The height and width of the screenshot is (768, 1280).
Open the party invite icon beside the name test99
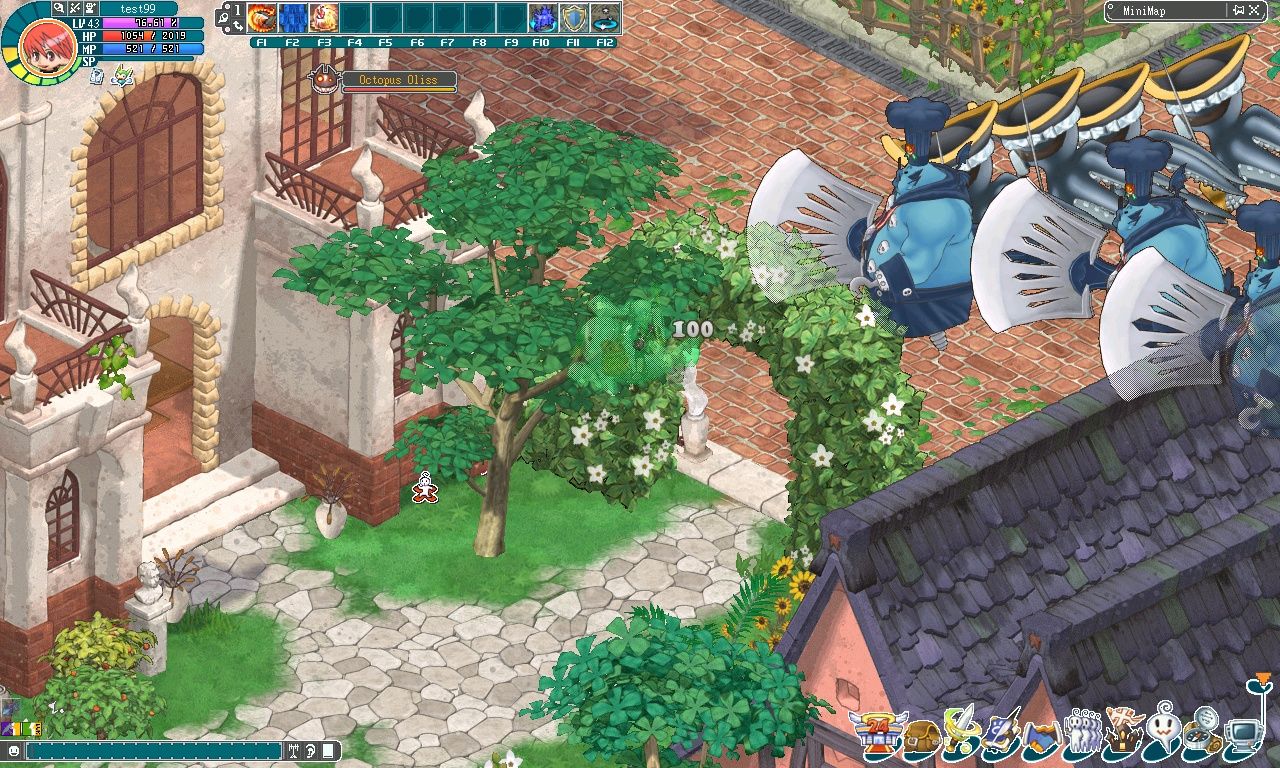click(90, 8)
